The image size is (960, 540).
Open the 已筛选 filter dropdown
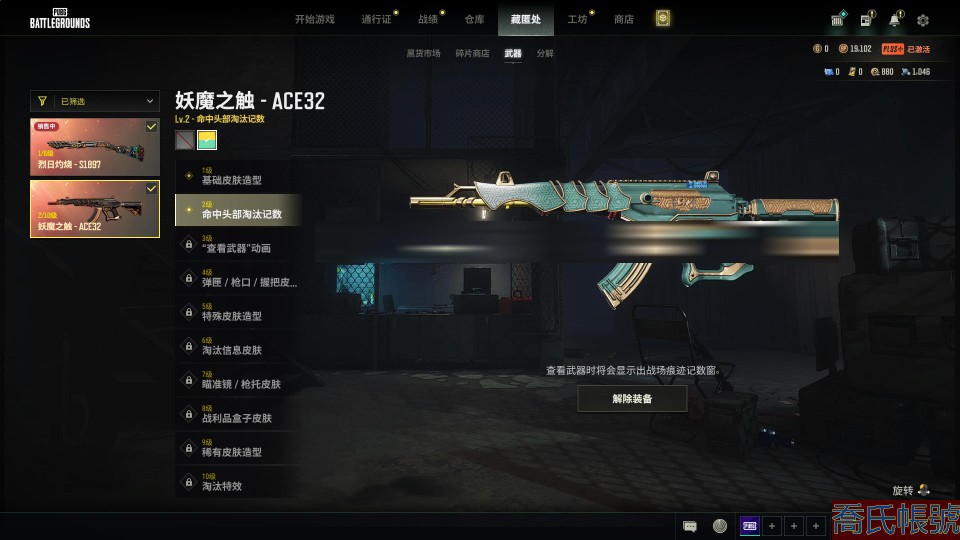95,101
